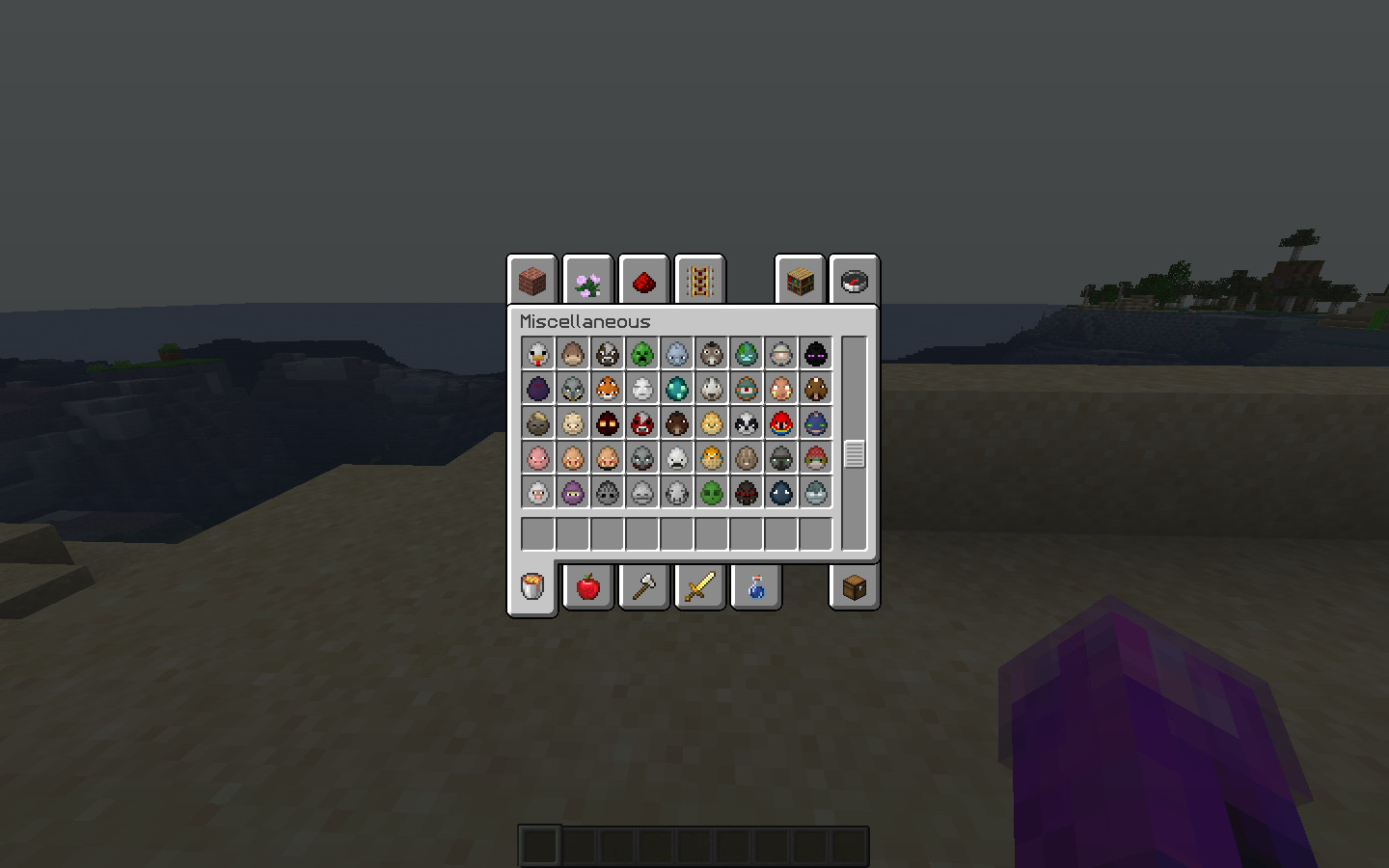Click the inventory scrollbar handle

click(853, 453)
